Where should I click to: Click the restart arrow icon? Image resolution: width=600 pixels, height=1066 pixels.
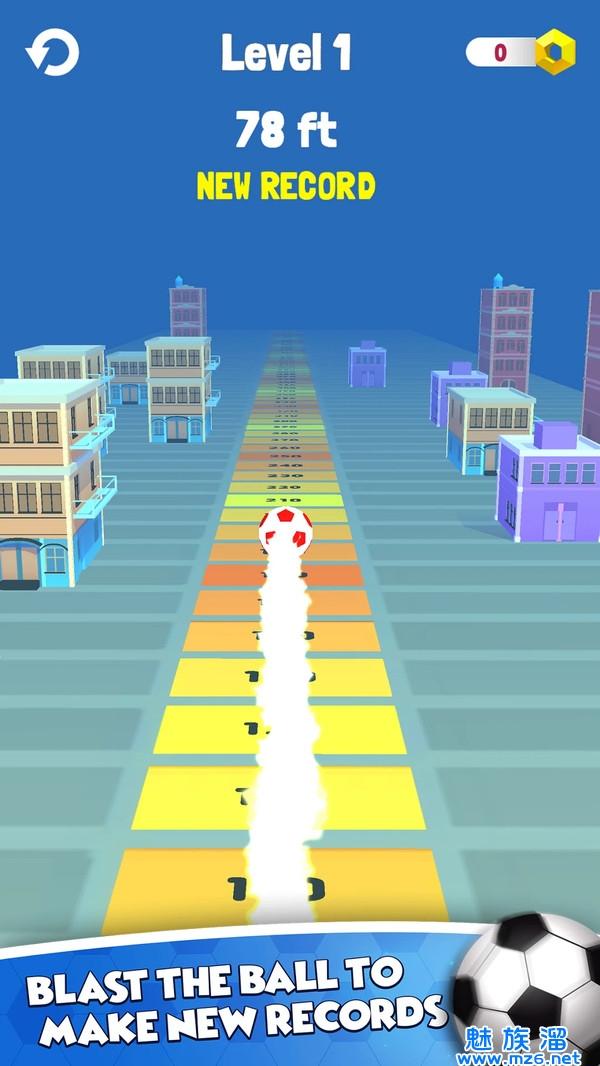coord(52,52)
